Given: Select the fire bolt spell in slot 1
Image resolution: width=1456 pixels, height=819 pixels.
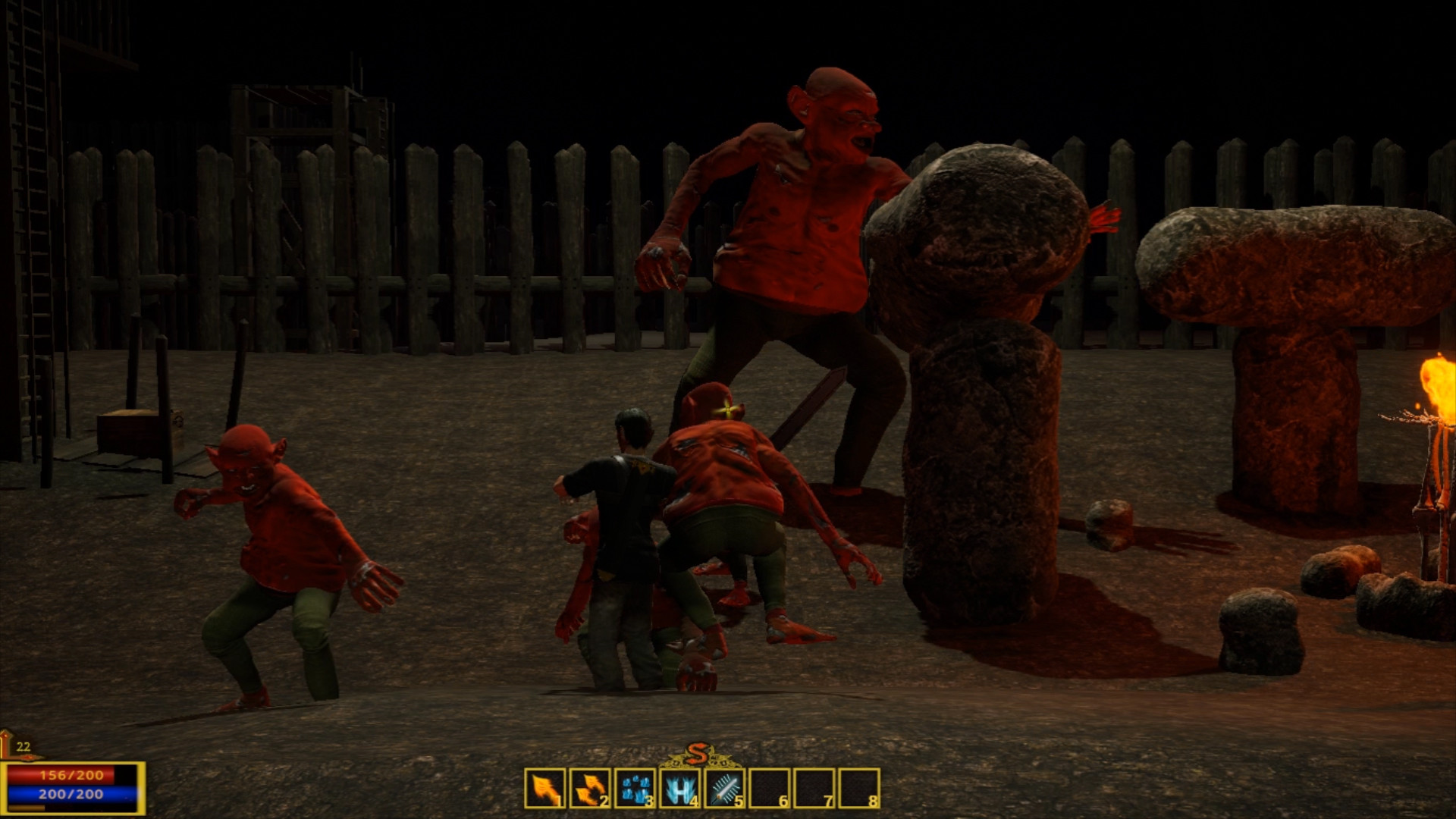Looking at the screenshot, I should point(545,789).
